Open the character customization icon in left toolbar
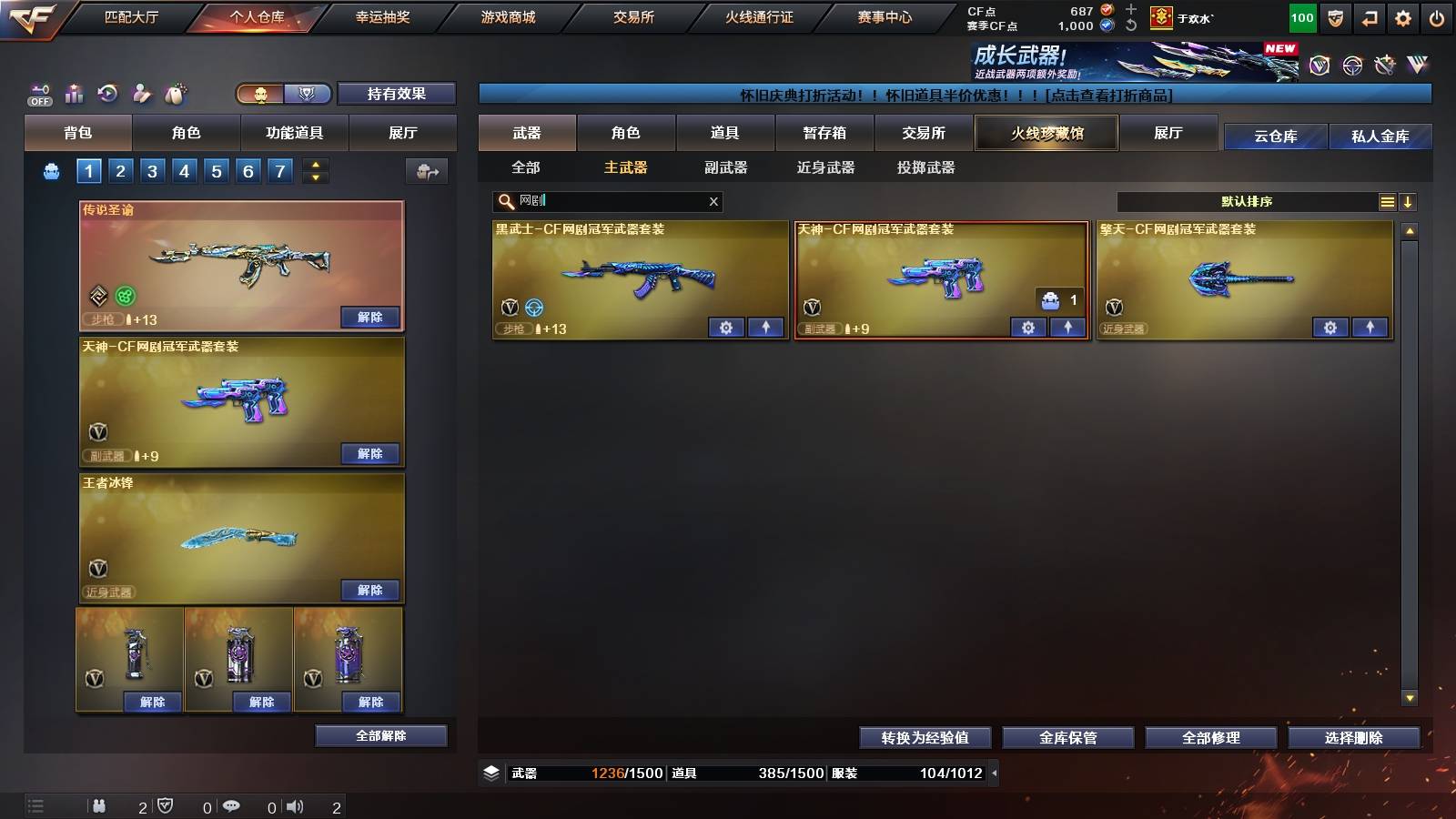Screen dimensions: 1456x819 [141, 92]
